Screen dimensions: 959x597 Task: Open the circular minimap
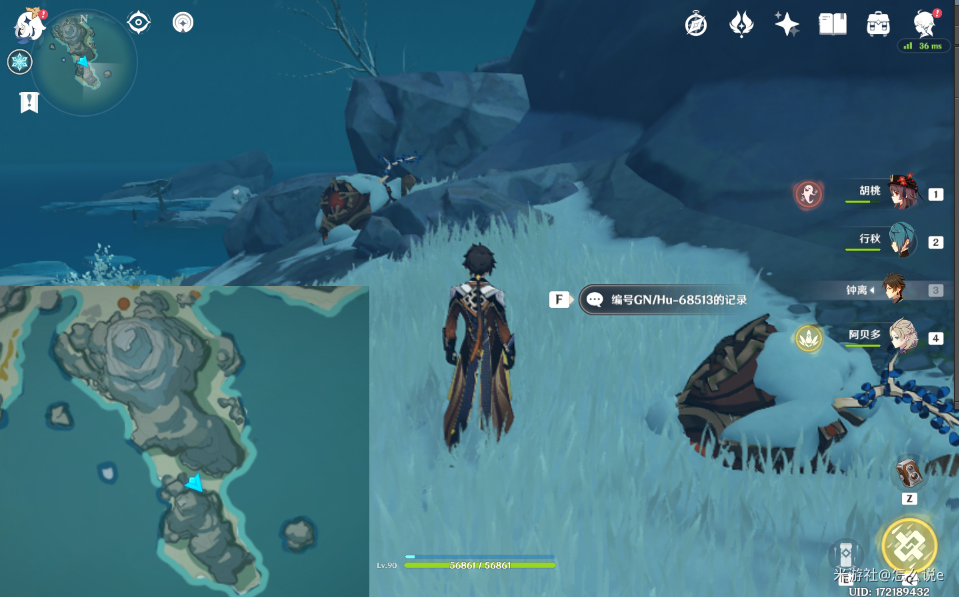84,62
